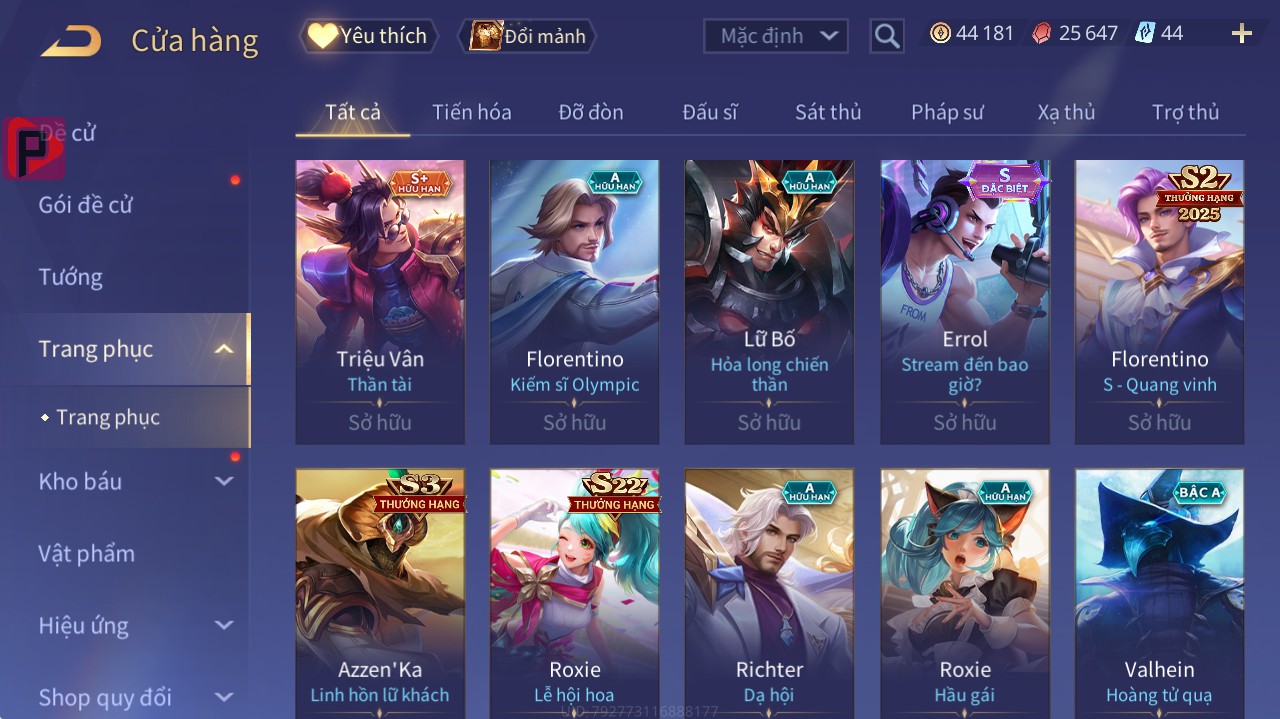
Task: Switch to the Tiến hóa tab
Action: pyautogui.click(x=471, y=112)
